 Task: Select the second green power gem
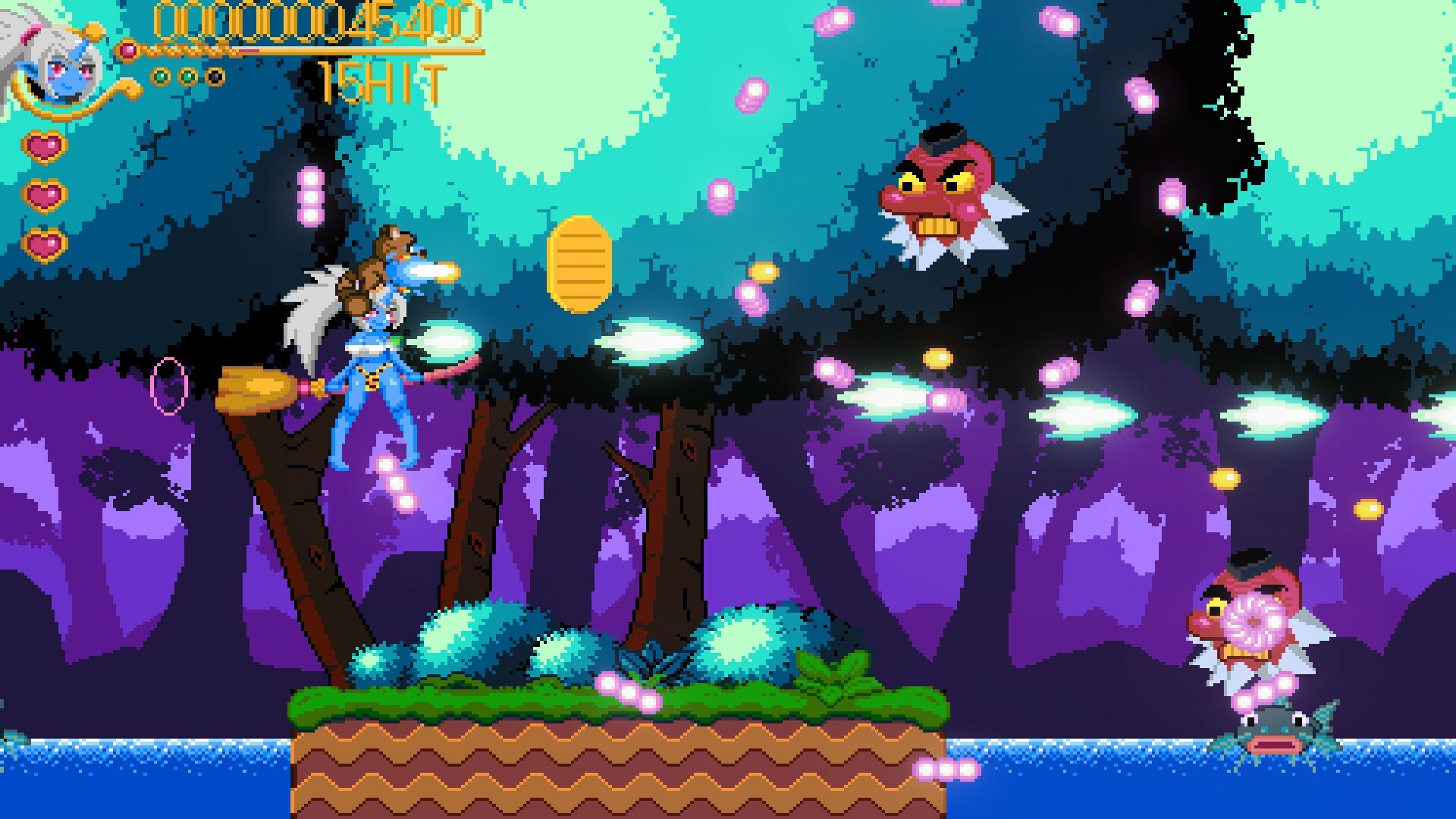[x=188, y=76]
